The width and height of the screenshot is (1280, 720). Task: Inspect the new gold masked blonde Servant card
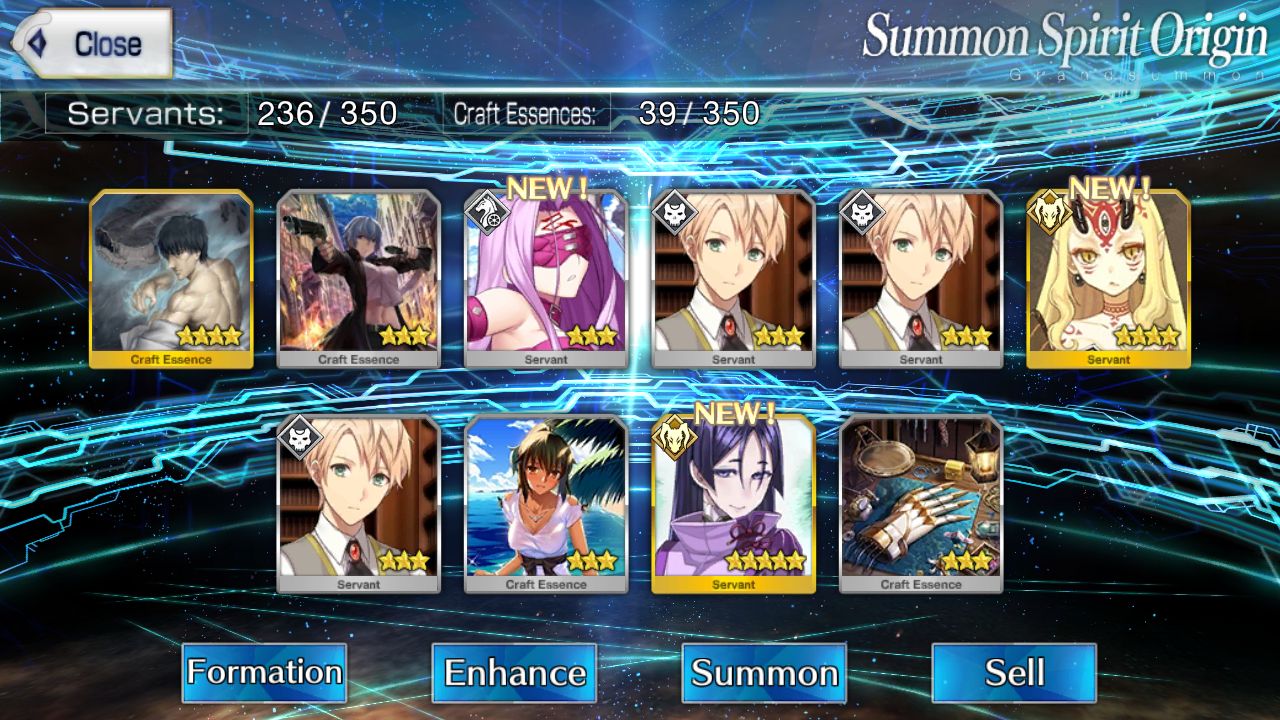pos(1108,279)
